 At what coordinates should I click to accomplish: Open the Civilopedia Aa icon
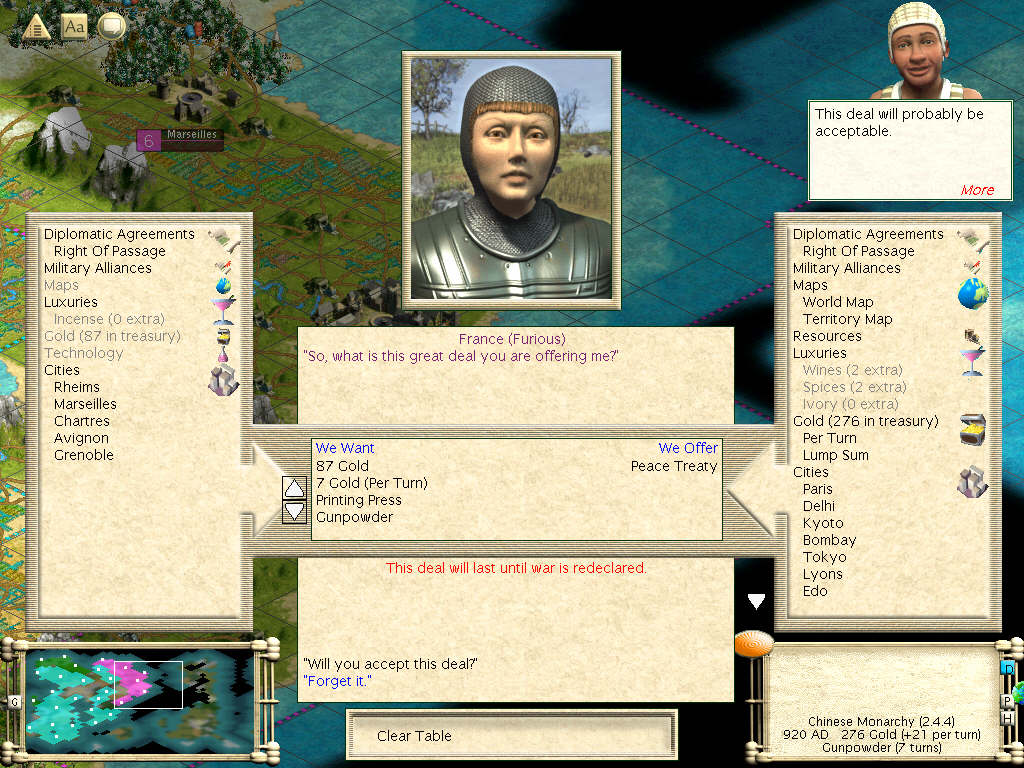click(74, 26)
